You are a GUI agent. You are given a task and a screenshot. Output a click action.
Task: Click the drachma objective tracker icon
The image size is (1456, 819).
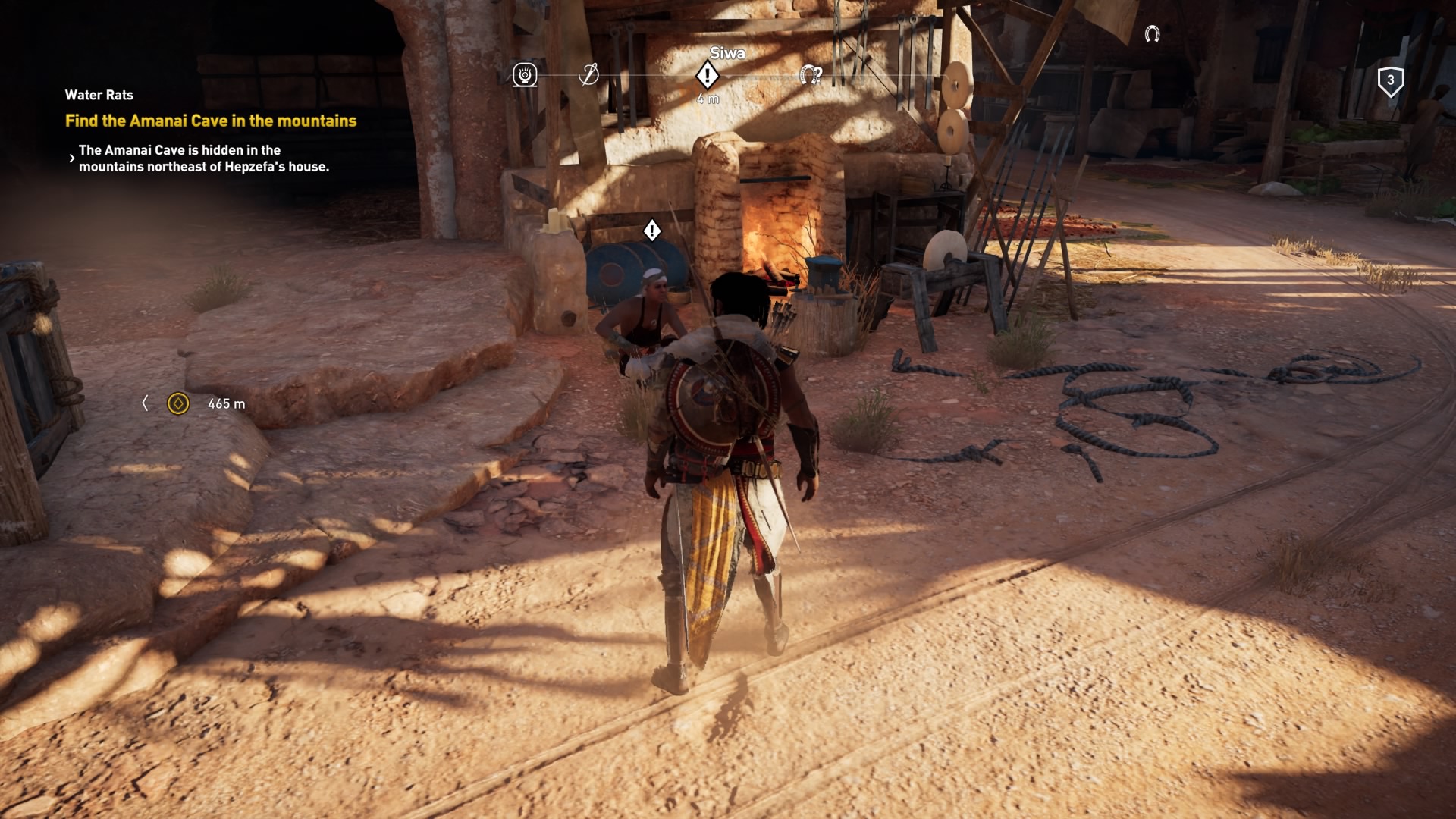(179, 403)
